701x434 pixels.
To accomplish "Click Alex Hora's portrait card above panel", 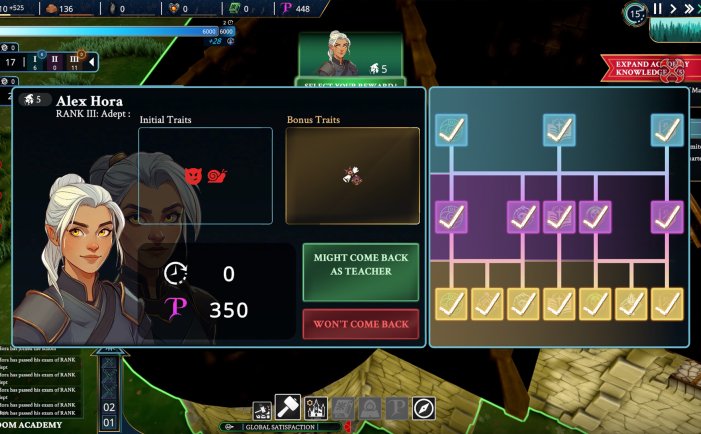I will pos(349,55).
